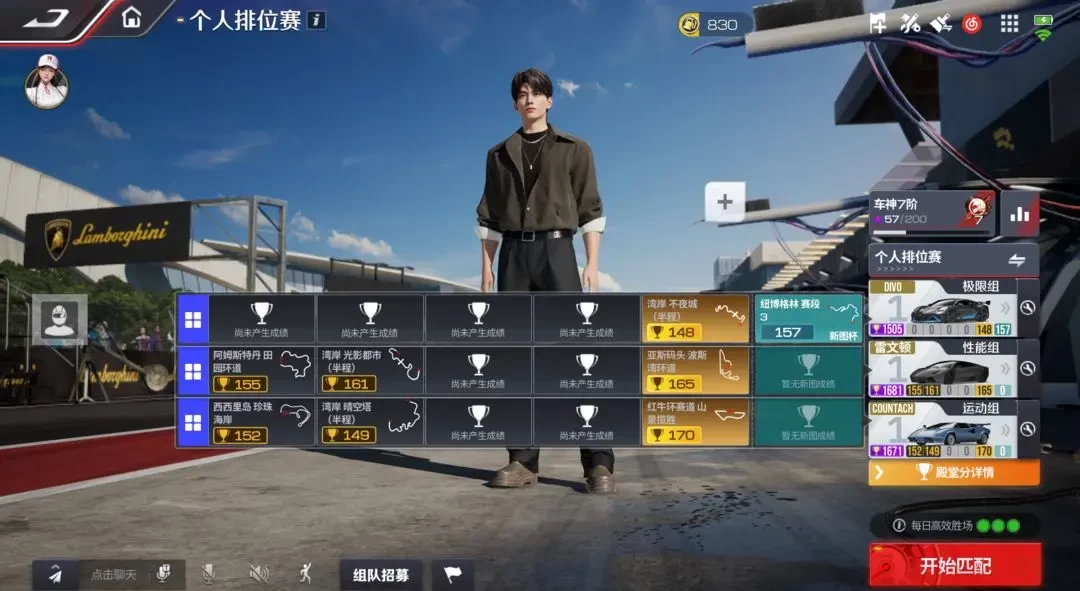
Task: Open the 殿堂分详情 hall score details
Action: click(x=954, y=472)
